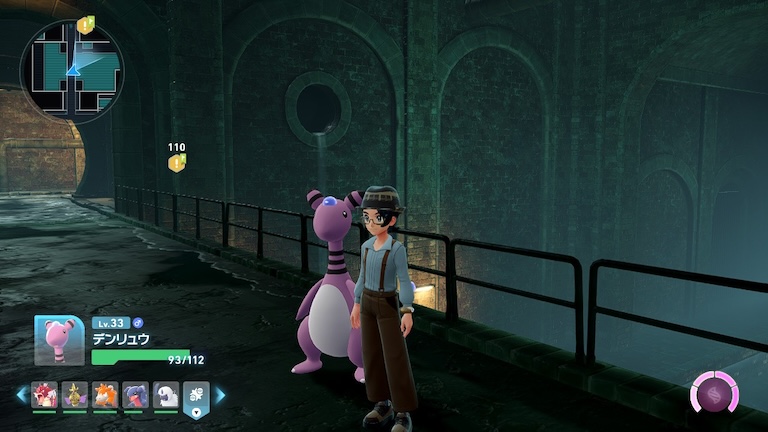Viewport: 768px width, 432px height.
Task: Switch to the blue dragon Pokémon slot
Action: (x=136, y=396)
